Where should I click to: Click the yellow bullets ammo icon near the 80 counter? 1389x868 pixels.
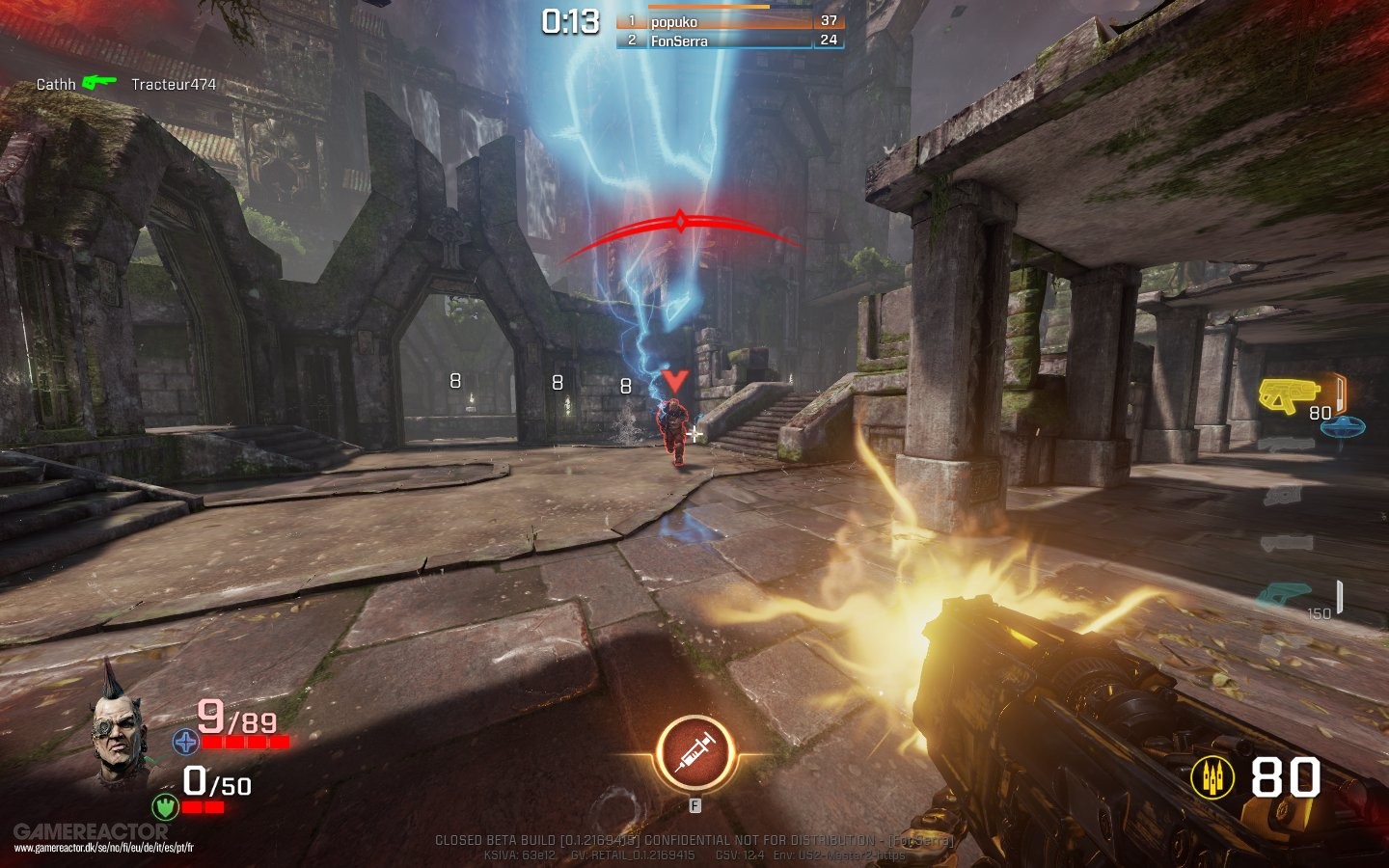point(1211,775)
